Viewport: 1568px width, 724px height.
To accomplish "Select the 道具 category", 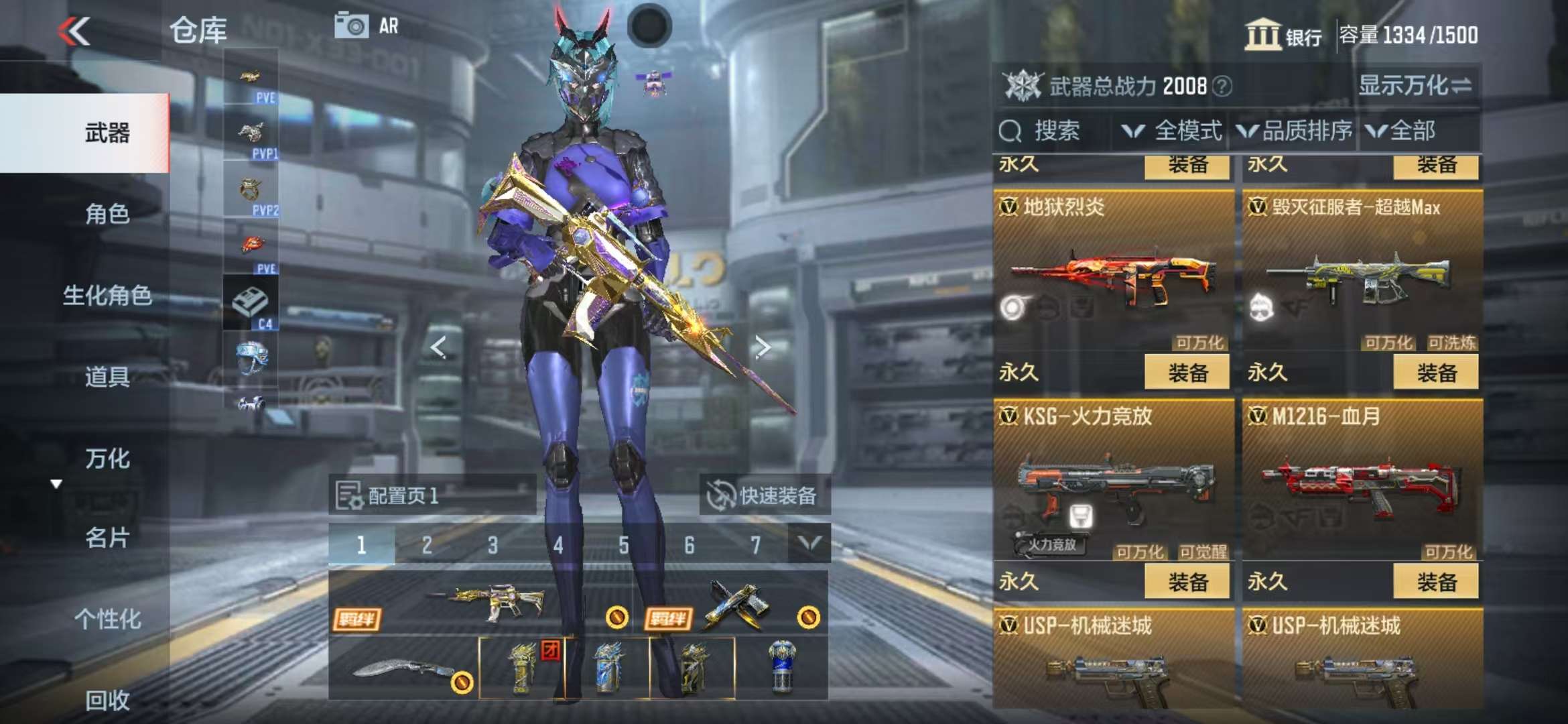I will (x=107, y=377).
